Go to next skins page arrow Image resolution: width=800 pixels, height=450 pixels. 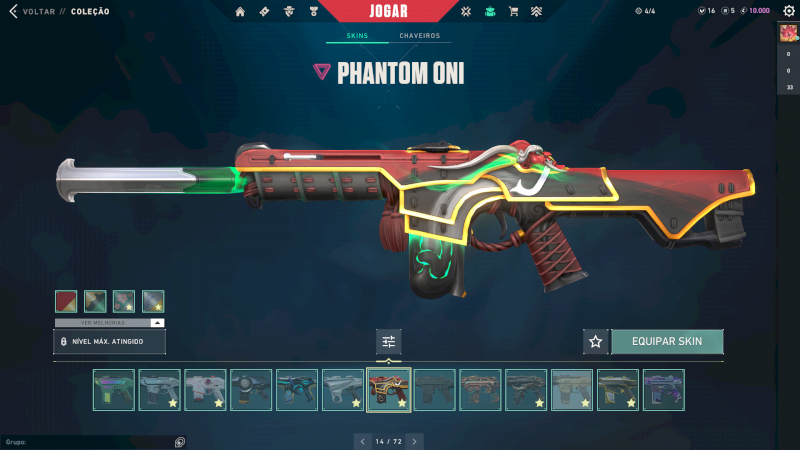(x=415, y=440)
